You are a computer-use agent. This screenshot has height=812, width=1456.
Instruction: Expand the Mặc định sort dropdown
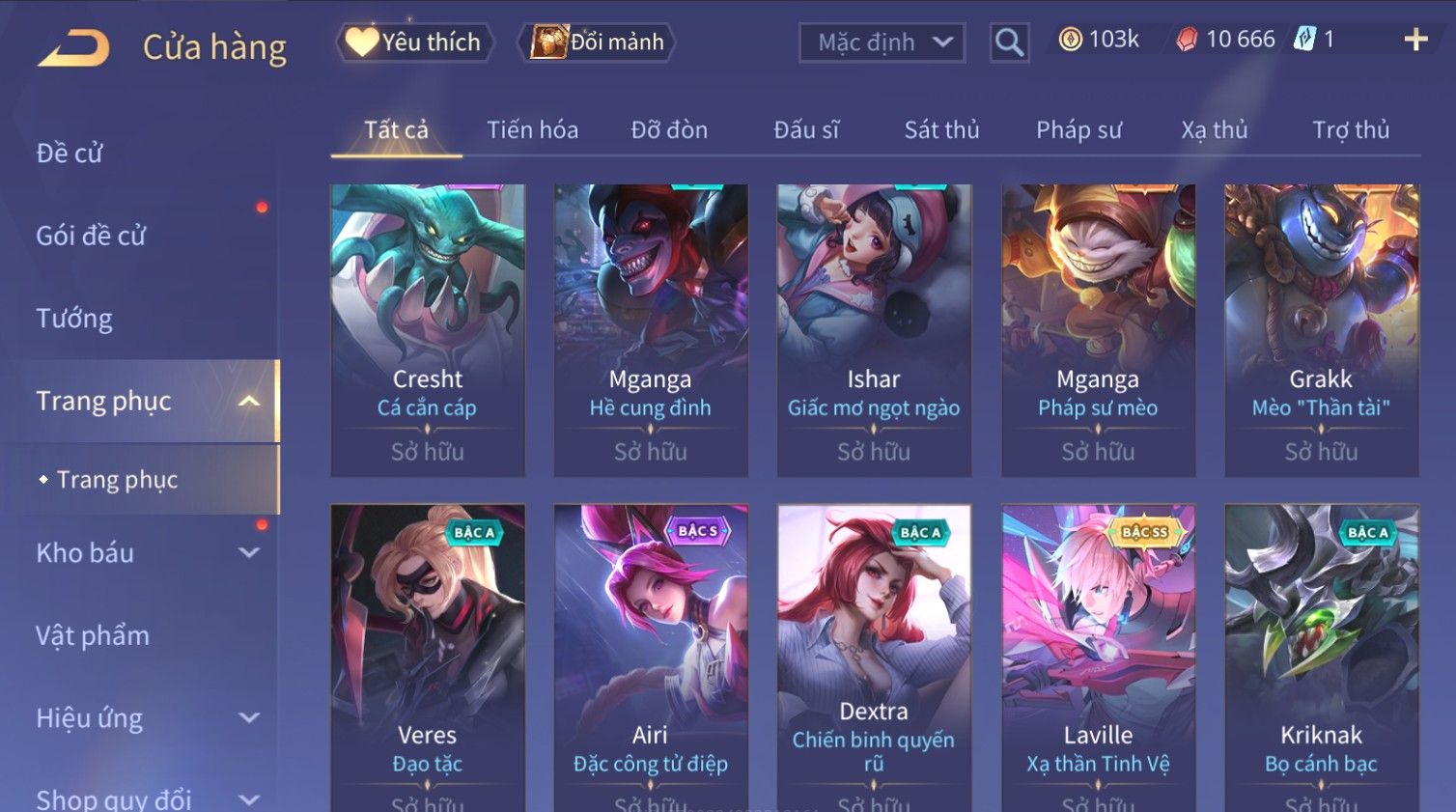coord(882,42)
